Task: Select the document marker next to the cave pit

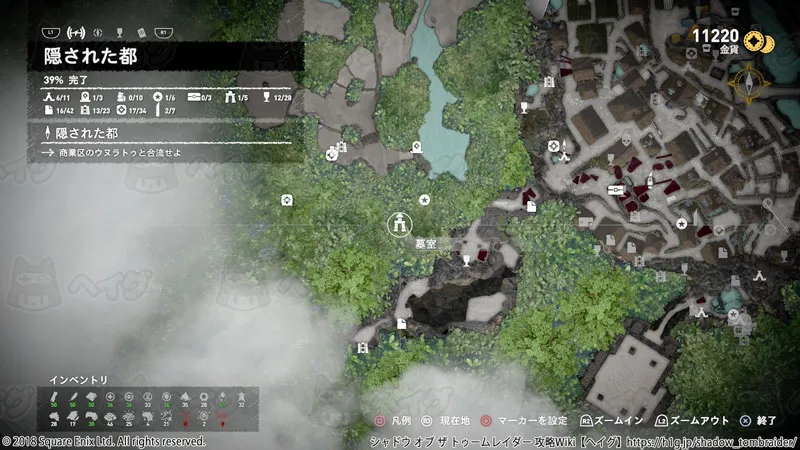Action: click(400, 323)
